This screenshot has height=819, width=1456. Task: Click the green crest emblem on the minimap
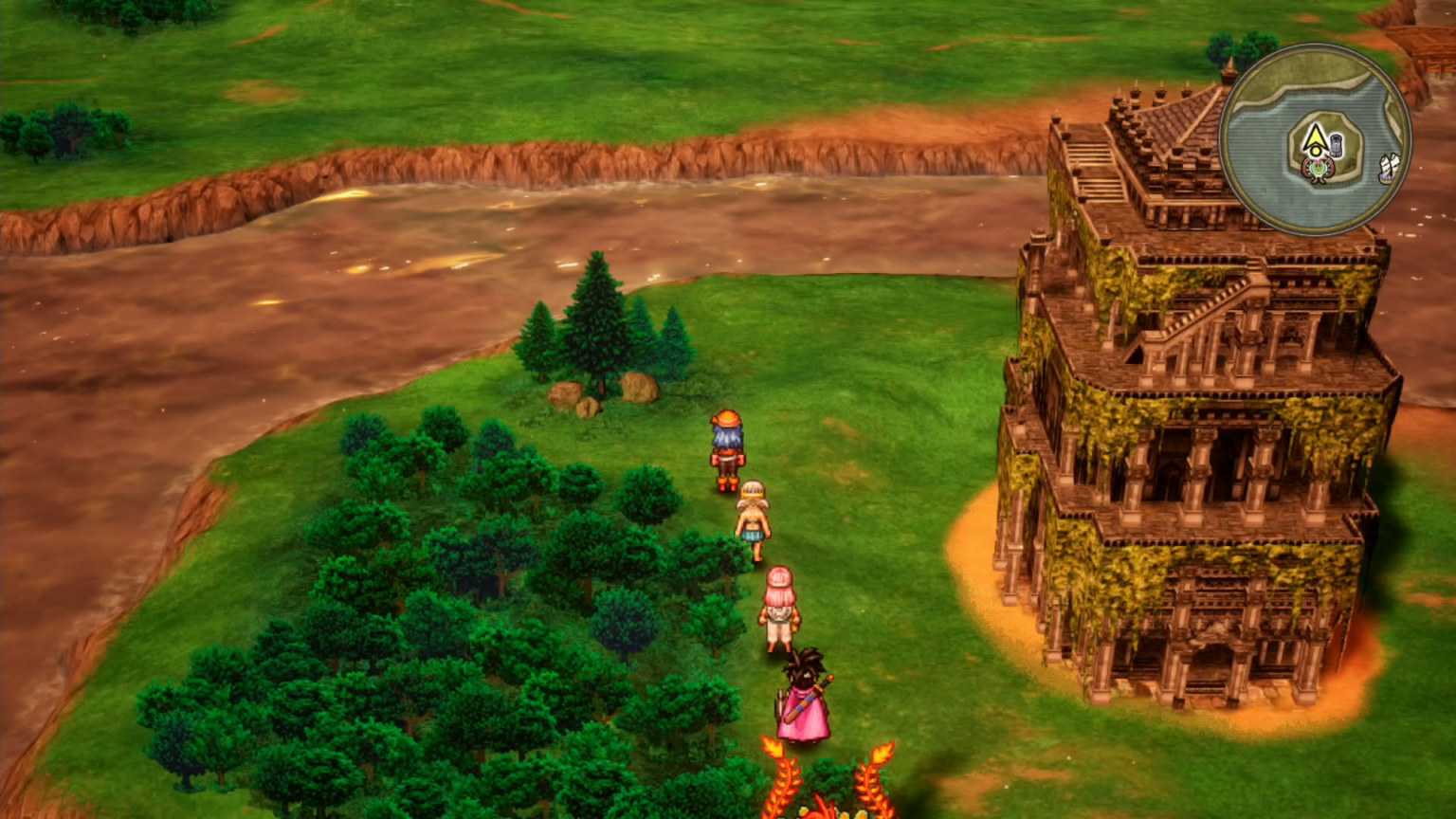pyautogui.click(x=1318, y=169)
